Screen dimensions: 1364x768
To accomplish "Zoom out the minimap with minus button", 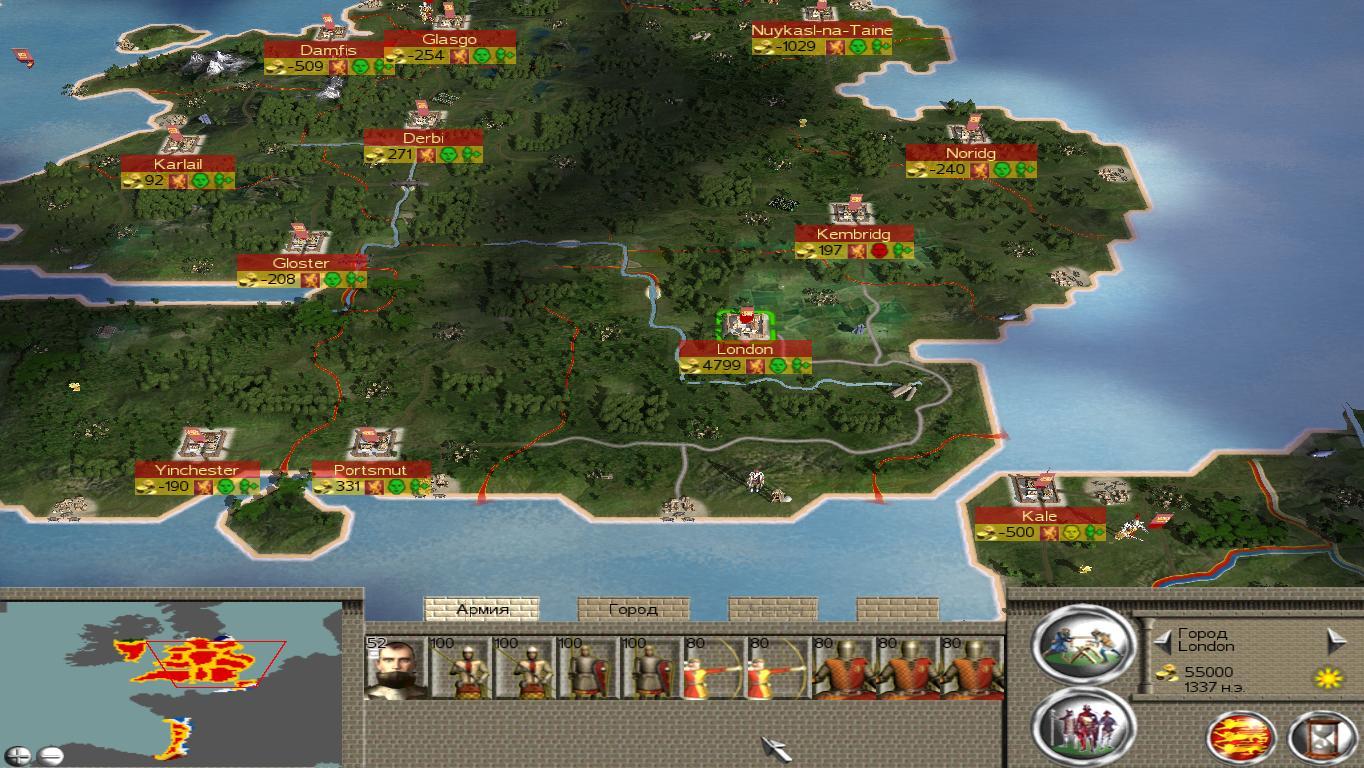I will pos(50,755).
